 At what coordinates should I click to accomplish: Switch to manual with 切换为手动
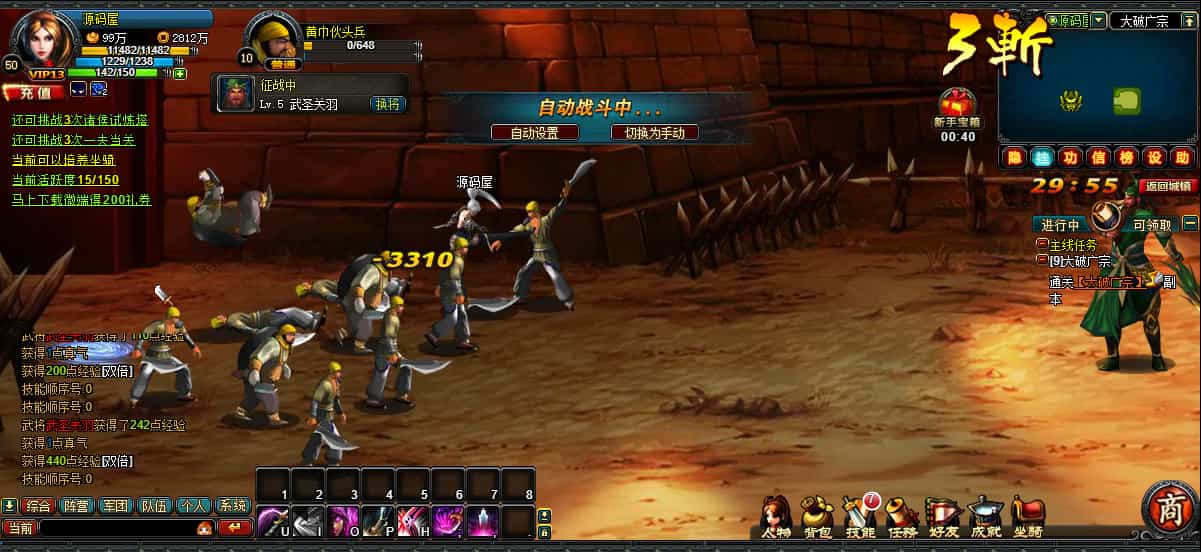[654, 132]
